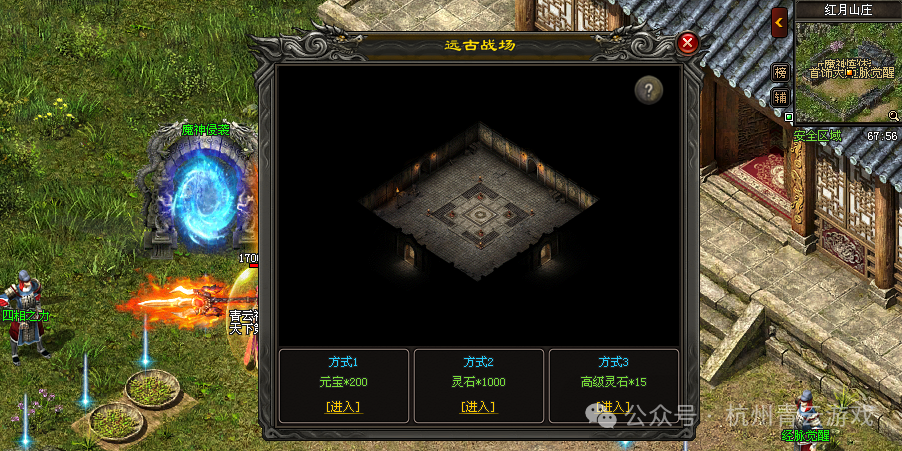Enter via 方式2 for 1000 灵石
The width and height of the screenshot is (902, 451).
478,406
